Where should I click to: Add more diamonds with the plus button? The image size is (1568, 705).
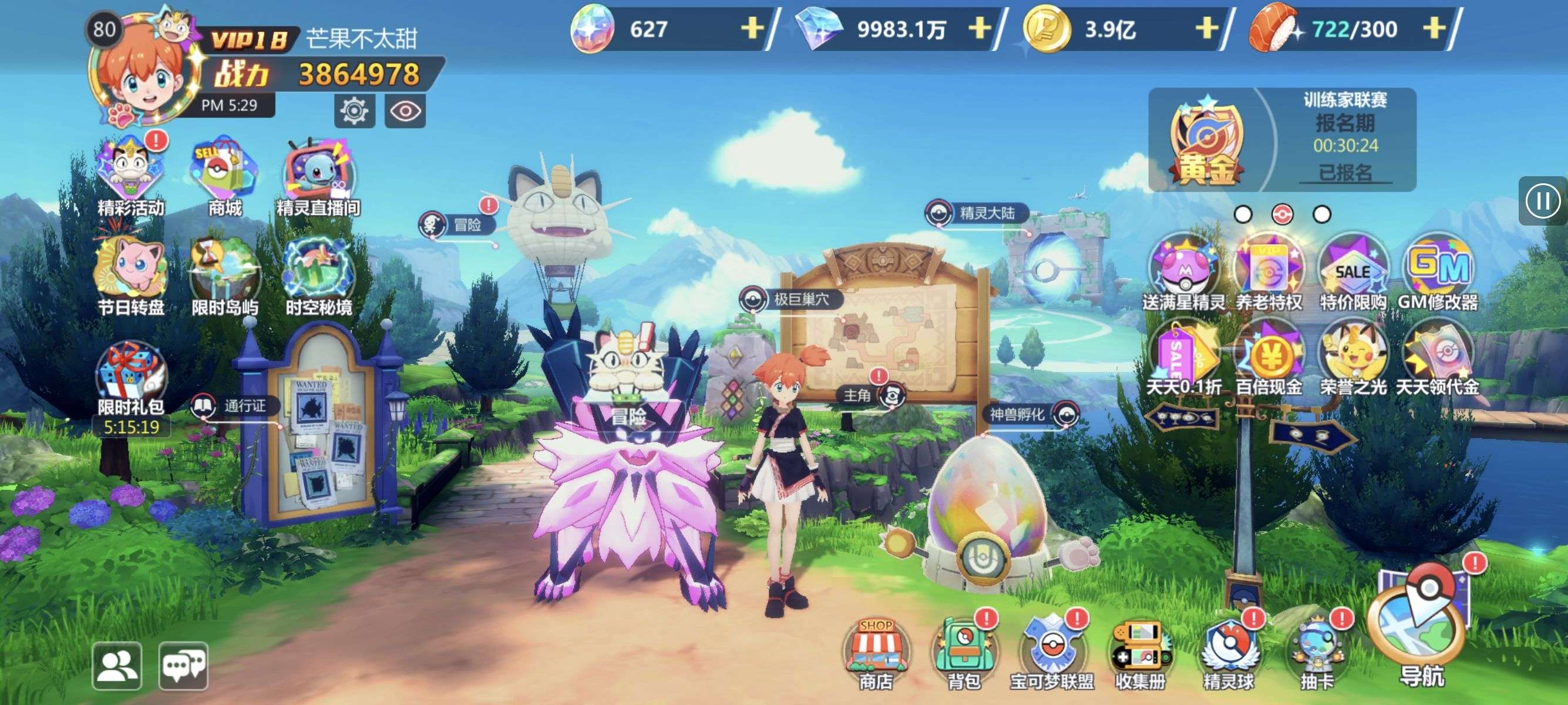[x=979, y=28]
